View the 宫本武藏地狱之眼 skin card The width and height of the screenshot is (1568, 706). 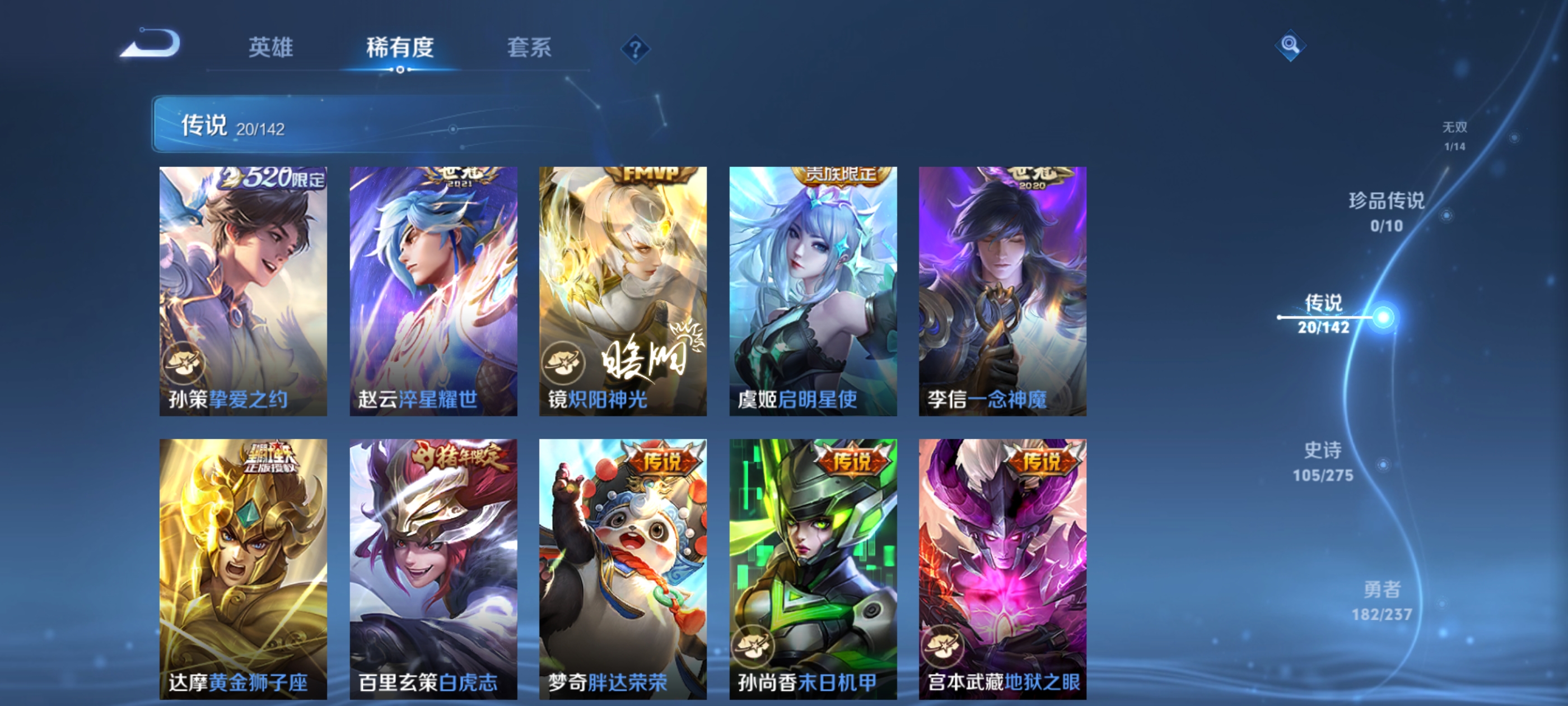[x=1000, y=560]
